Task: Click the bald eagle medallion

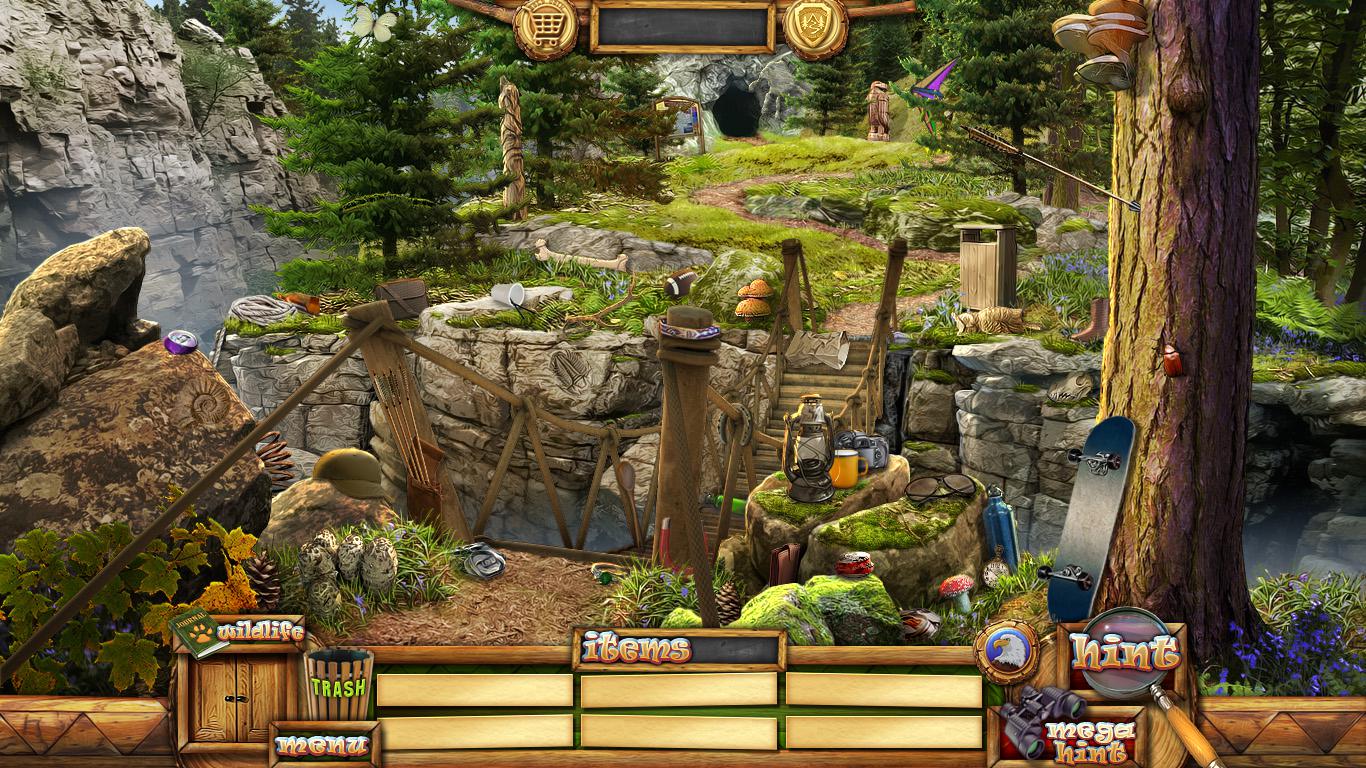Action: click(x=1006, y=652)
